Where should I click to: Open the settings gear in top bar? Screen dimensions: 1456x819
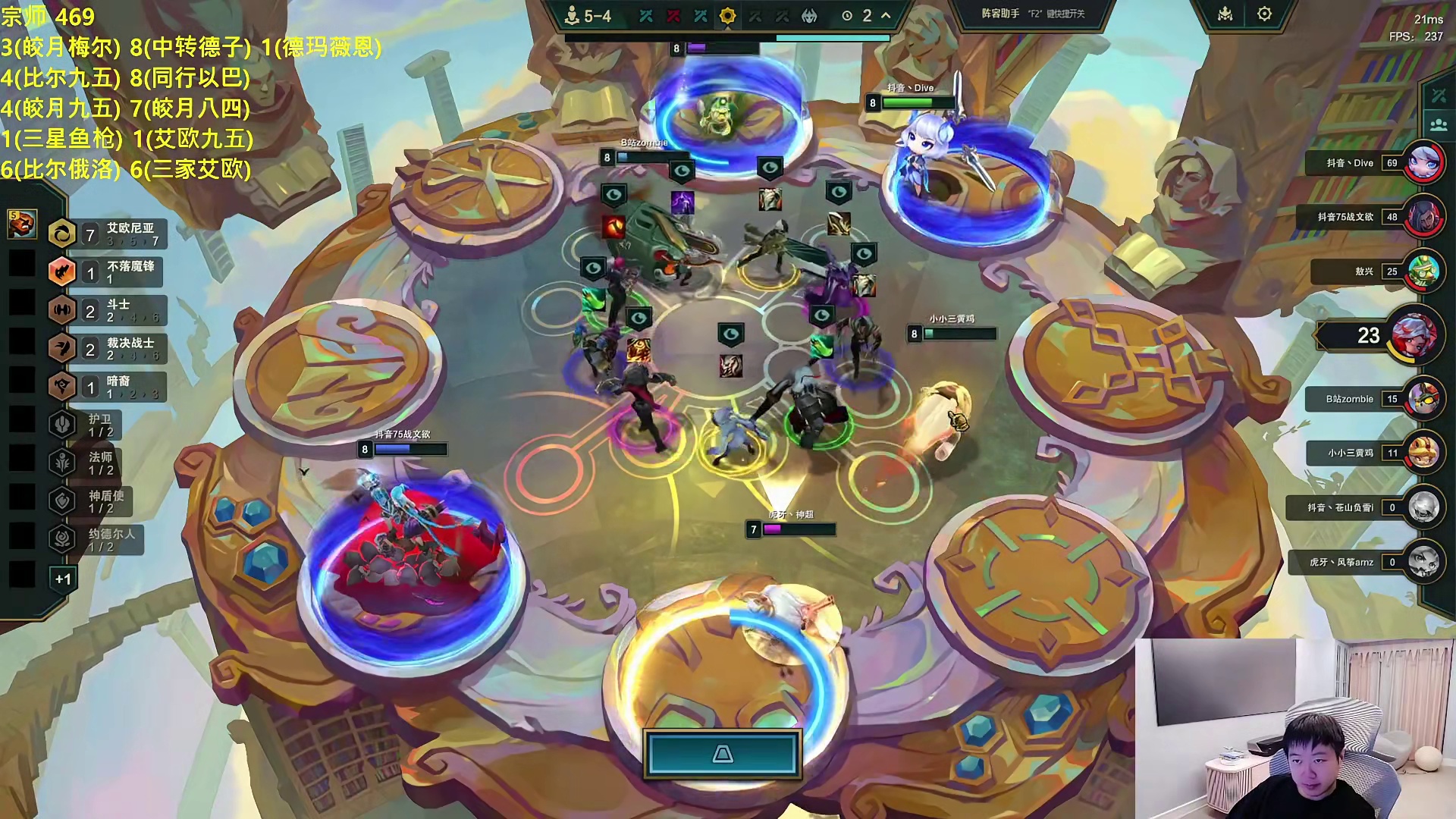tap(1264, 14)
